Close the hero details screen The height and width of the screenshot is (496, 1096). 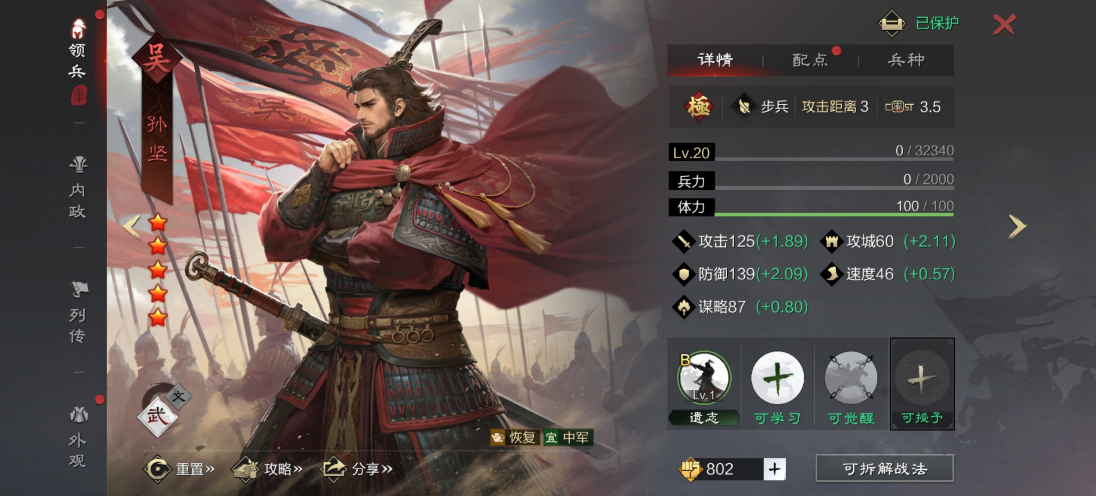tap(1004, 24)
